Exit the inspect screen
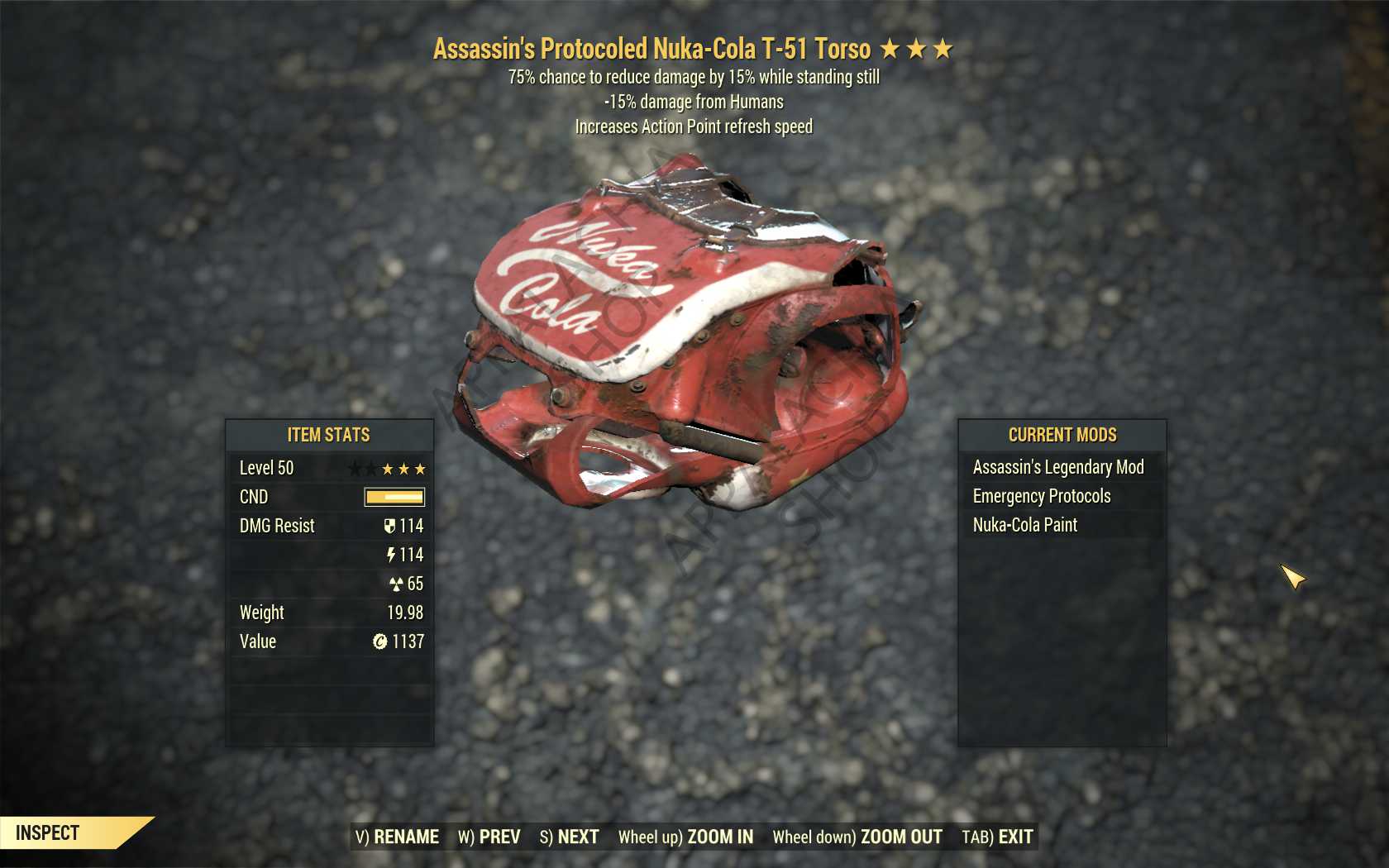 [x=998, y=837]
